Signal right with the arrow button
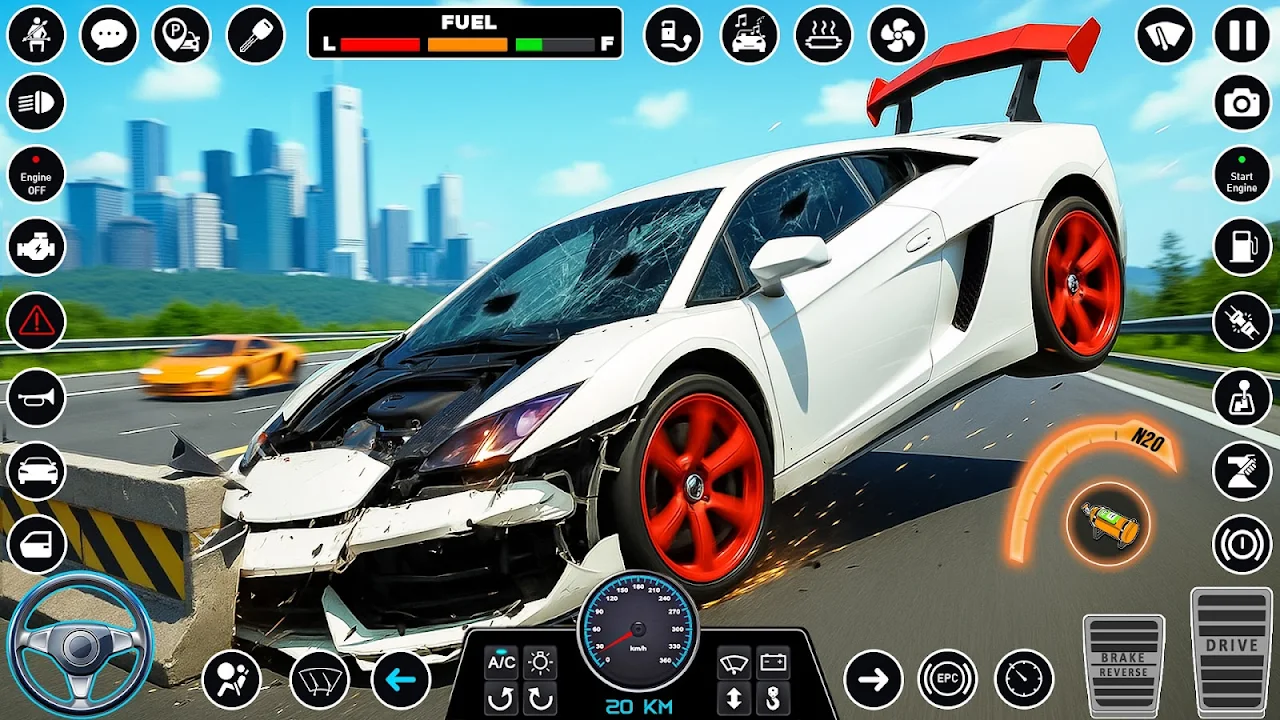This screenshot has width=1280, height=720. tap(873, 680)
